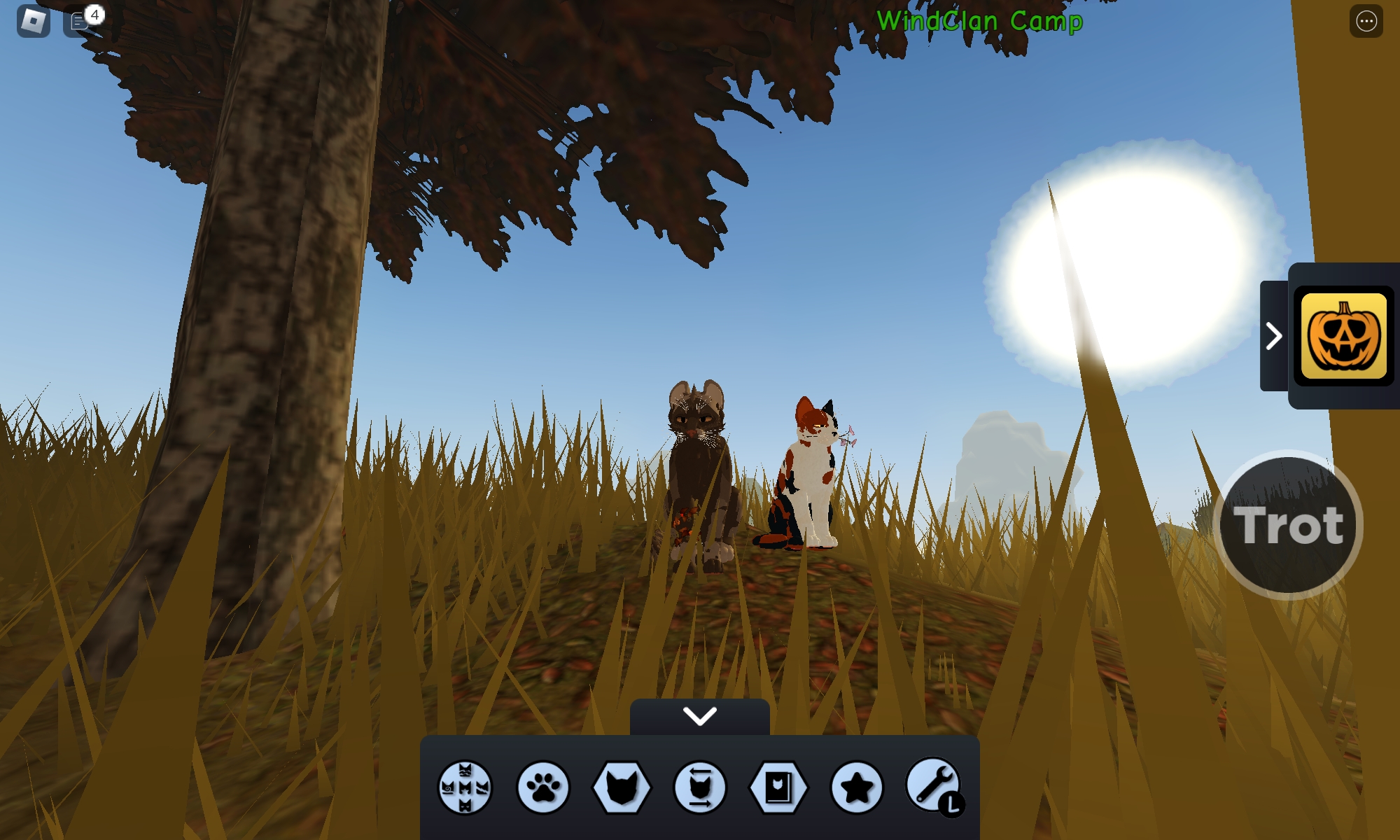
Task: Open the wrench settings icon
Action: (x=934, y=785)
